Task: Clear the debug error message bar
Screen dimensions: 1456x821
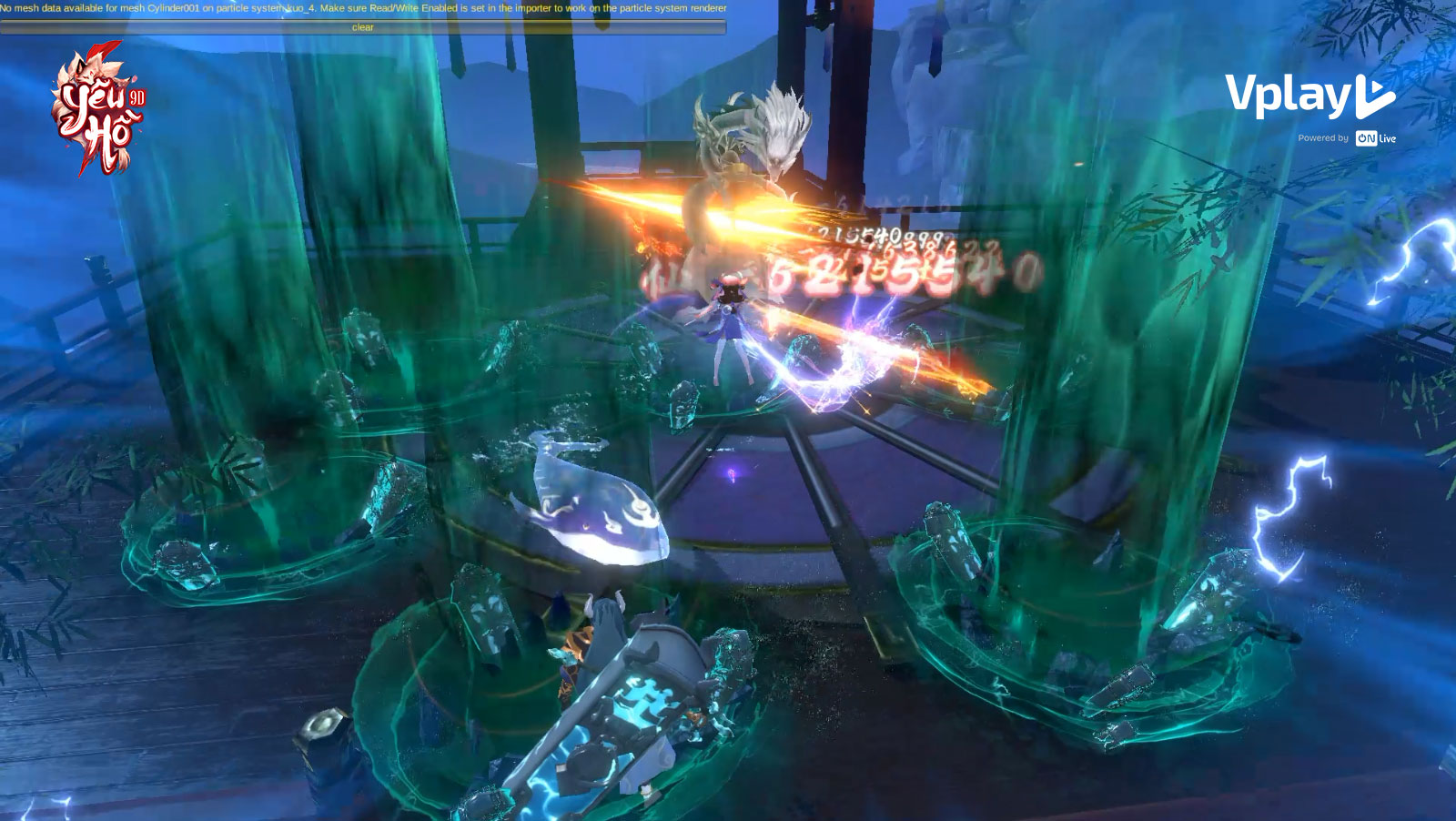Action: pos(363,27)
